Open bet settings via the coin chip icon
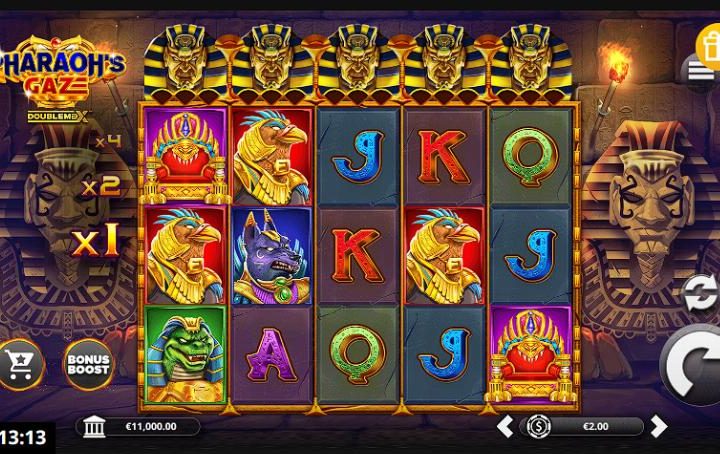Image resolution: width=720 pixels, height=454 pixels. click(538, 427)
